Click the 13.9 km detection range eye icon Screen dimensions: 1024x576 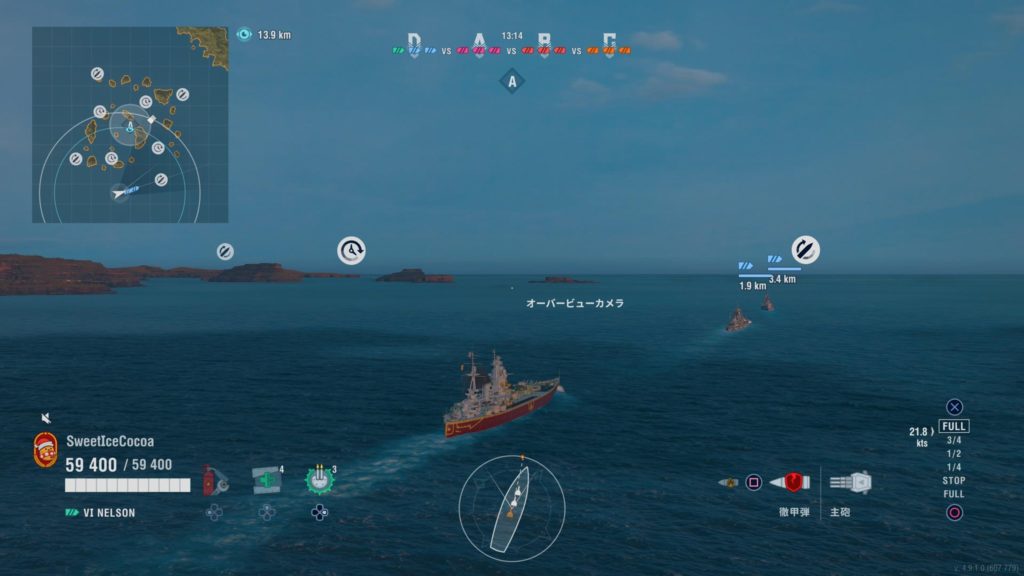(x=244, y=34)
